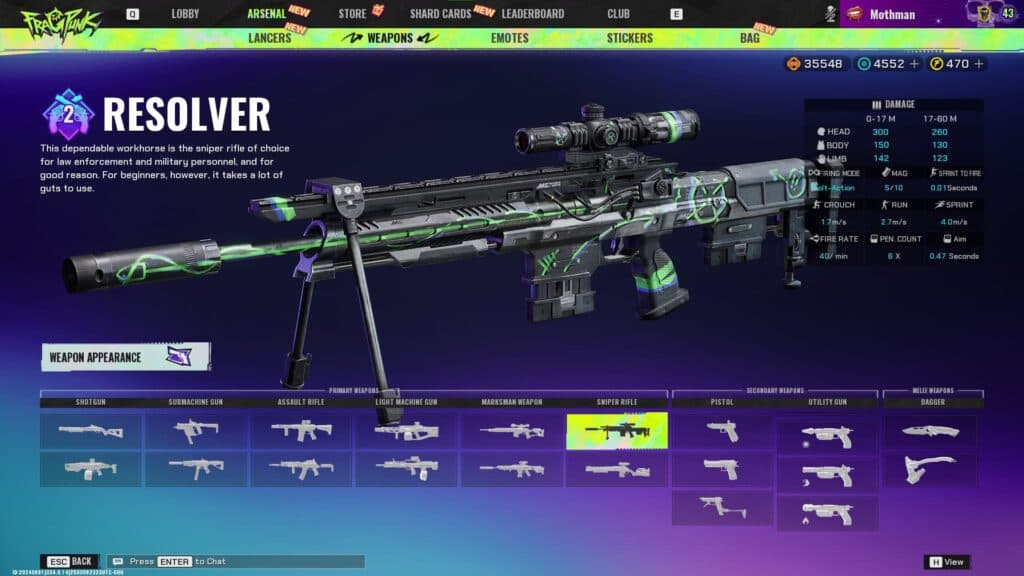Viewport: 1024px width, 576px height.
Task: Go to the Leaderboard tab
Action: (532, 14)
